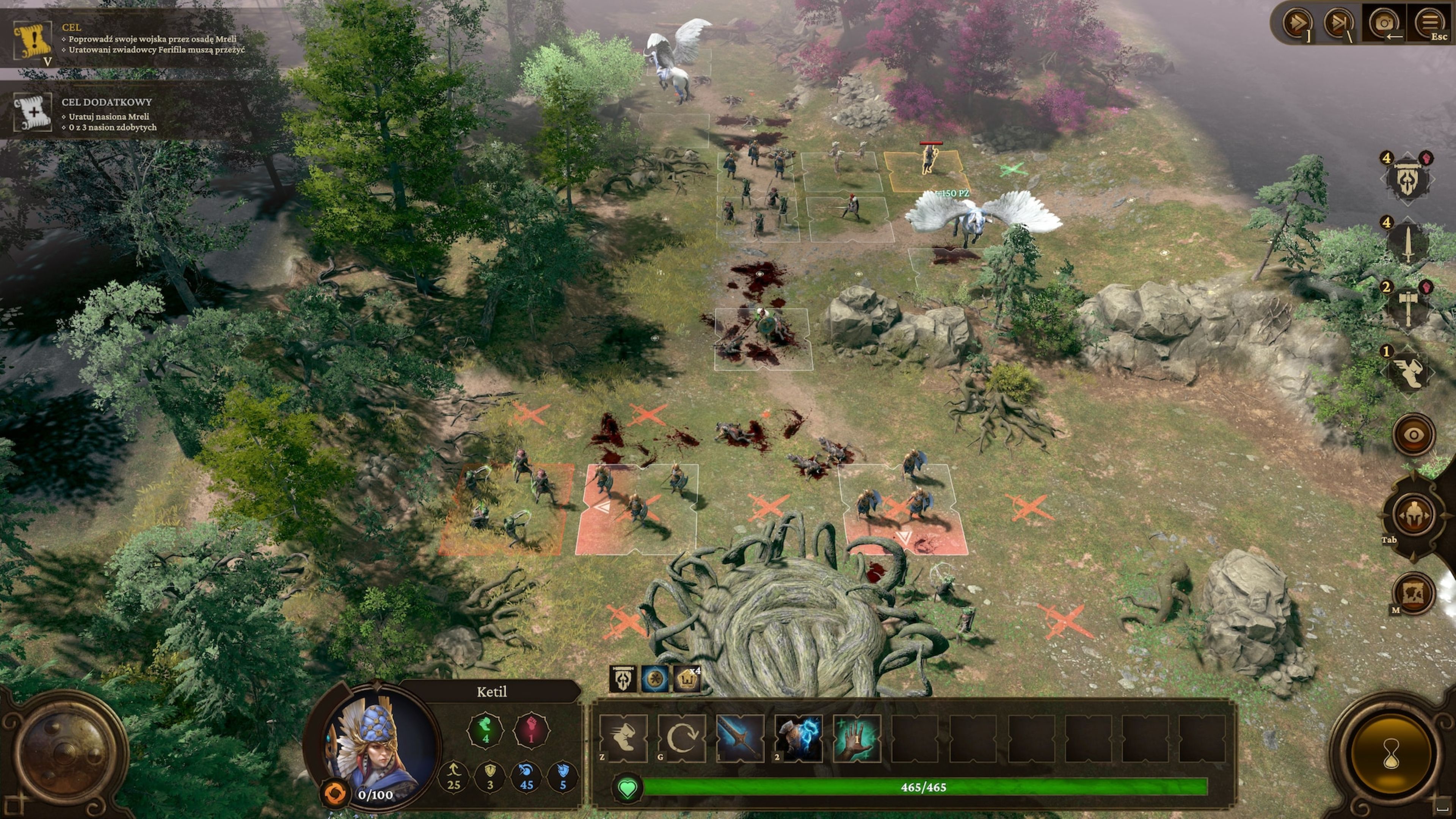Open the map with the parchment button
This screenshot has width=1456, height=819.
(x=1414, y=593)
